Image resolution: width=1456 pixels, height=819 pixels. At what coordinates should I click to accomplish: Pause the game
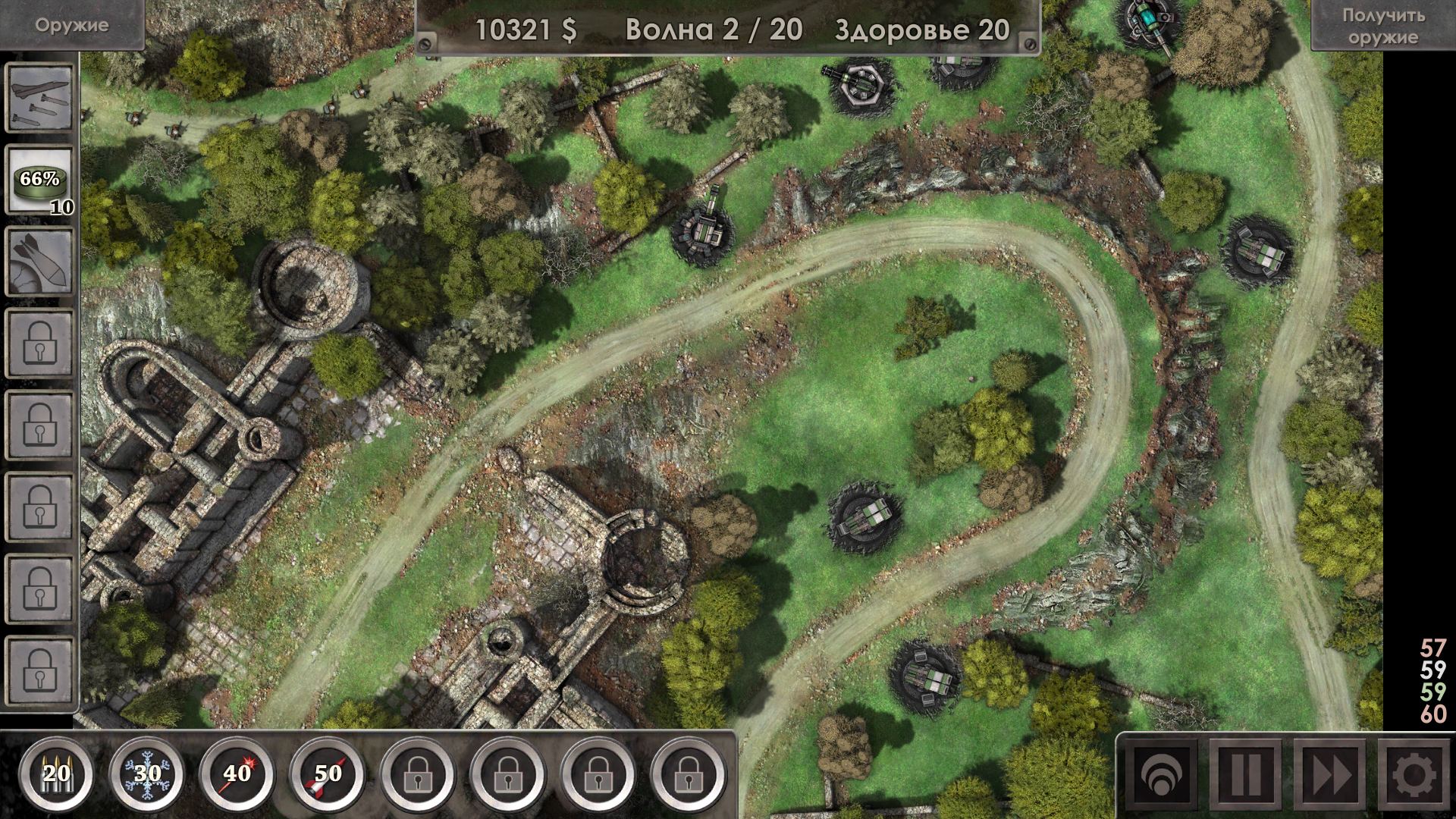(x=1245, y=777)
